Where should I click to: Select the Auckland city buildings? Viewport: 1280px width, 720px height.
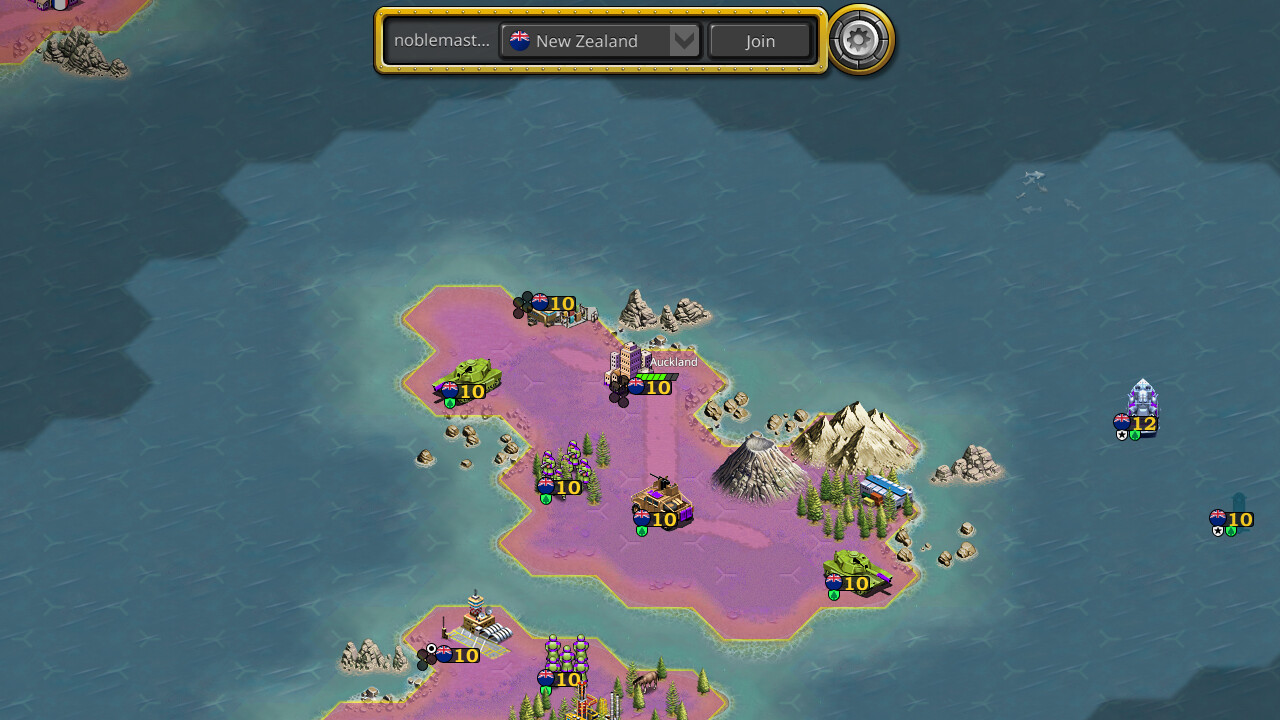click(630, 365)
